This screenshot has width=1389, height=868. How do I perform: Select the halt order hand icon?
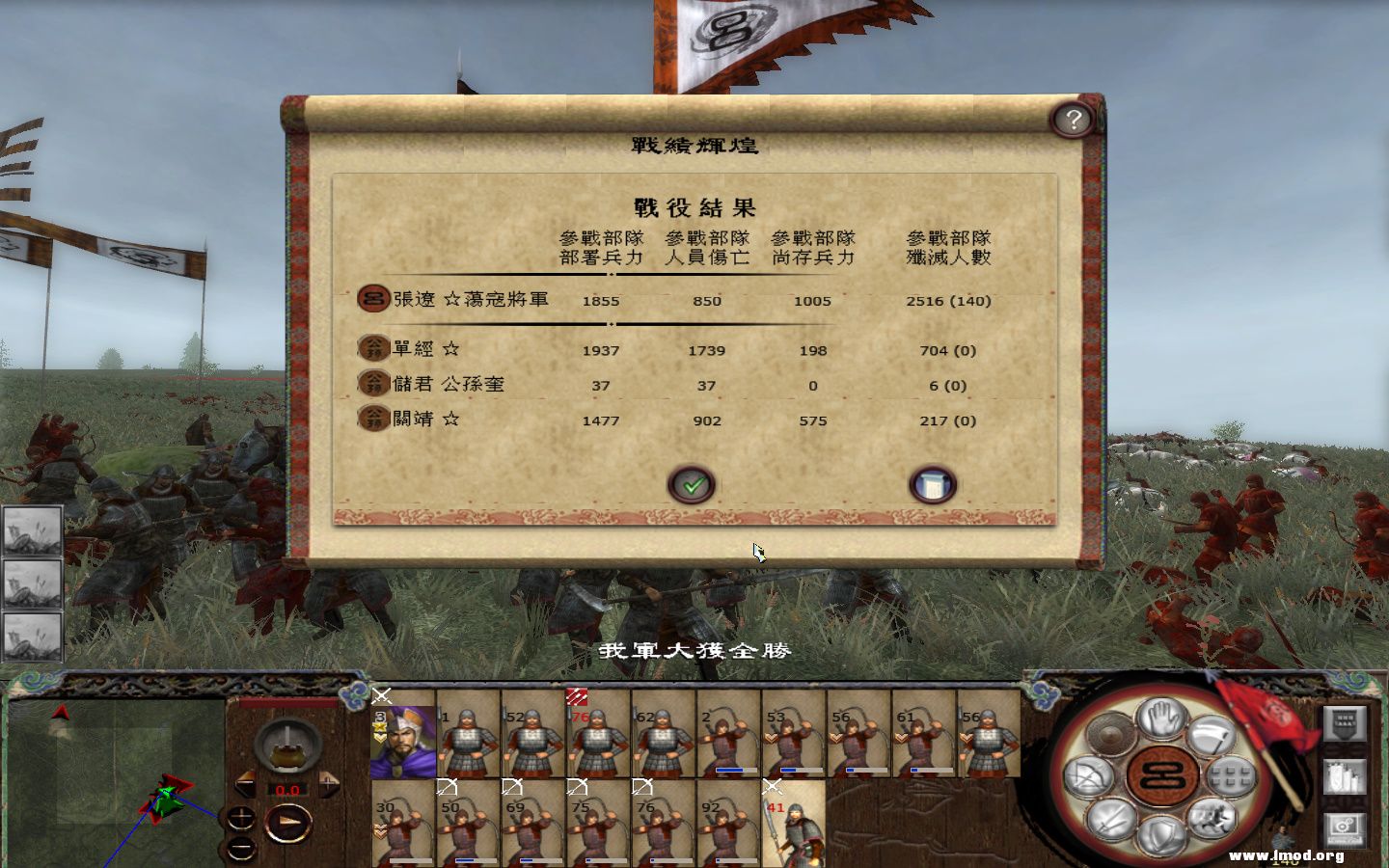[x=1159, y=719]
